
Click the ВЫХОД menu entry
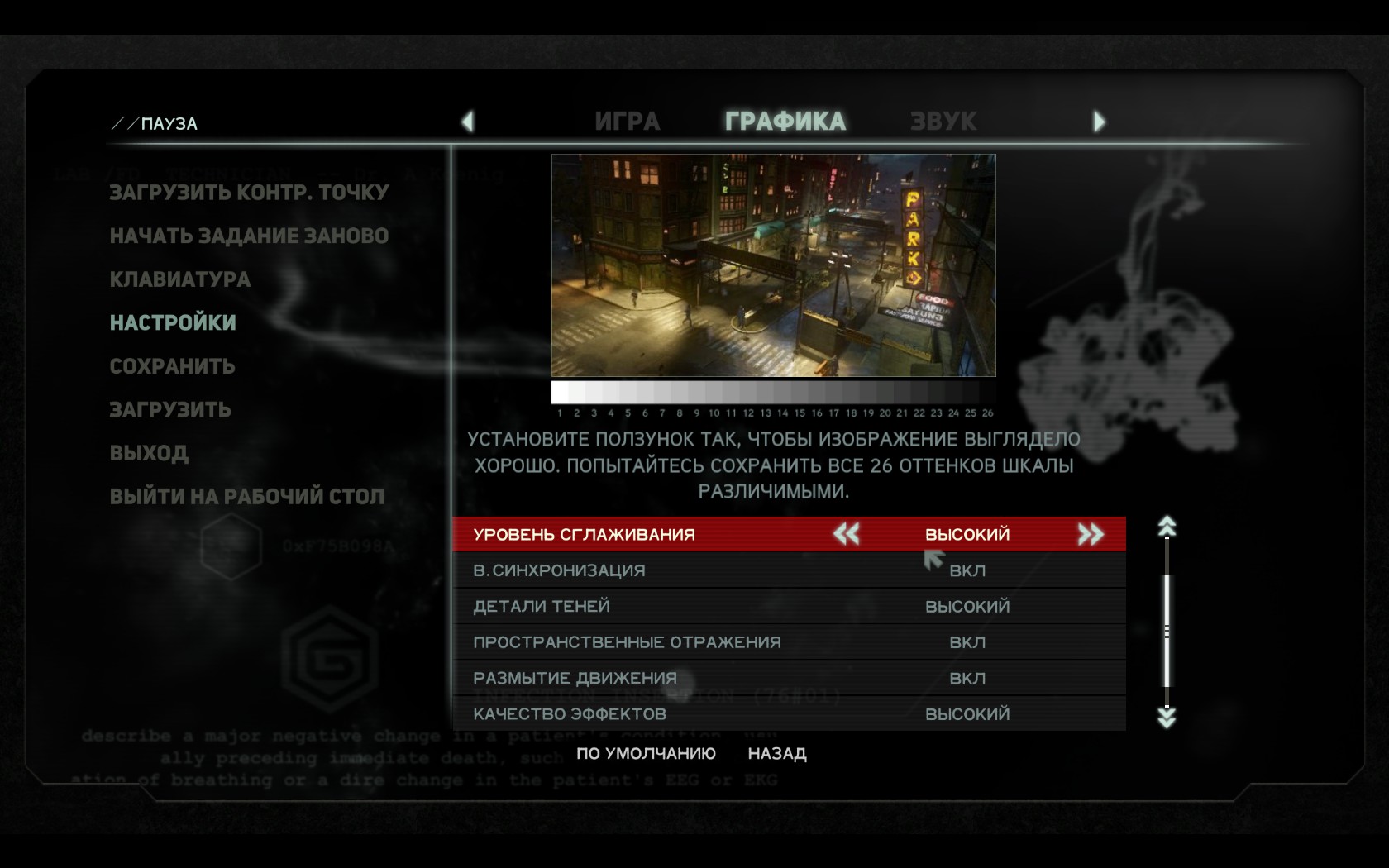[149, 453]
